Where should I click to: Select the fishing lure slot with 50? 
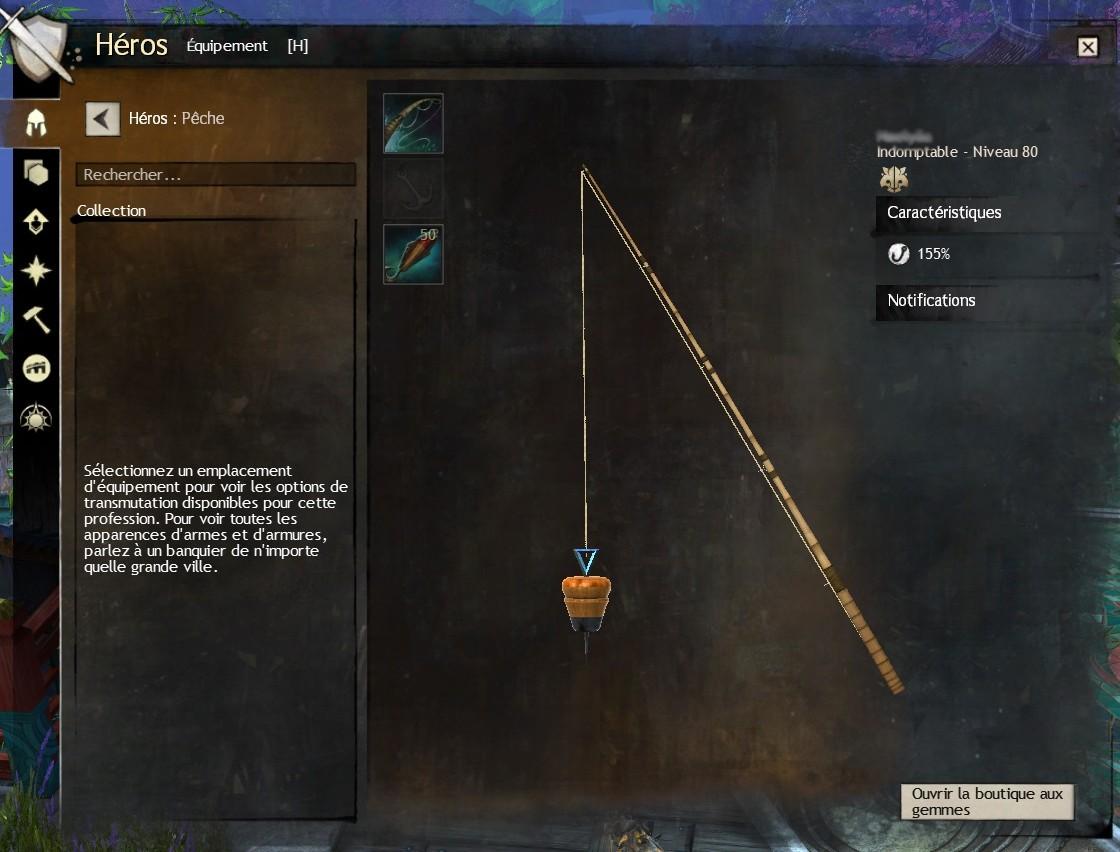(413, 254)
